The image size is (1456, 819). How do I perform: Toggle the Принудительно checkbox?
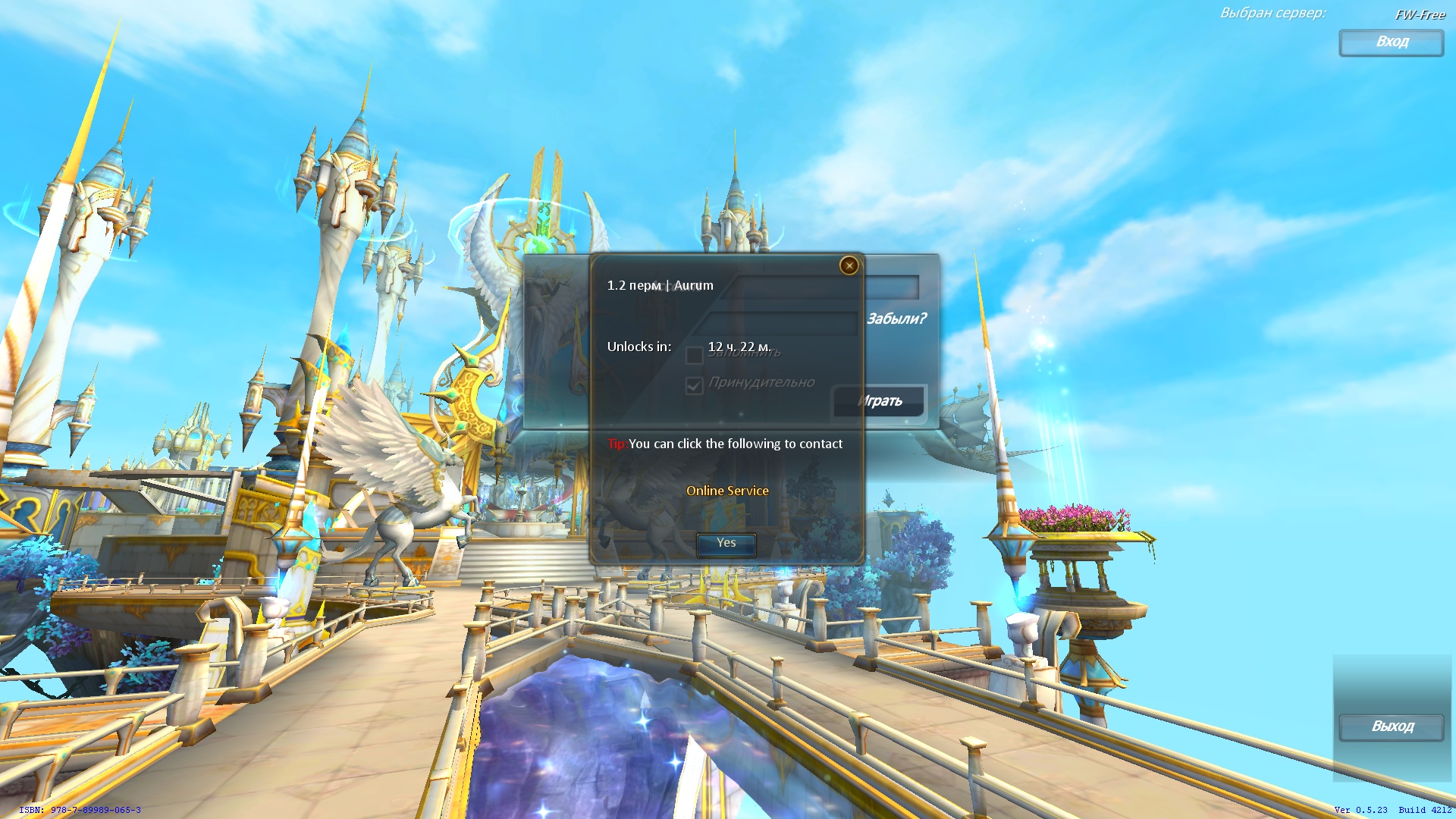tap(694, 386)
